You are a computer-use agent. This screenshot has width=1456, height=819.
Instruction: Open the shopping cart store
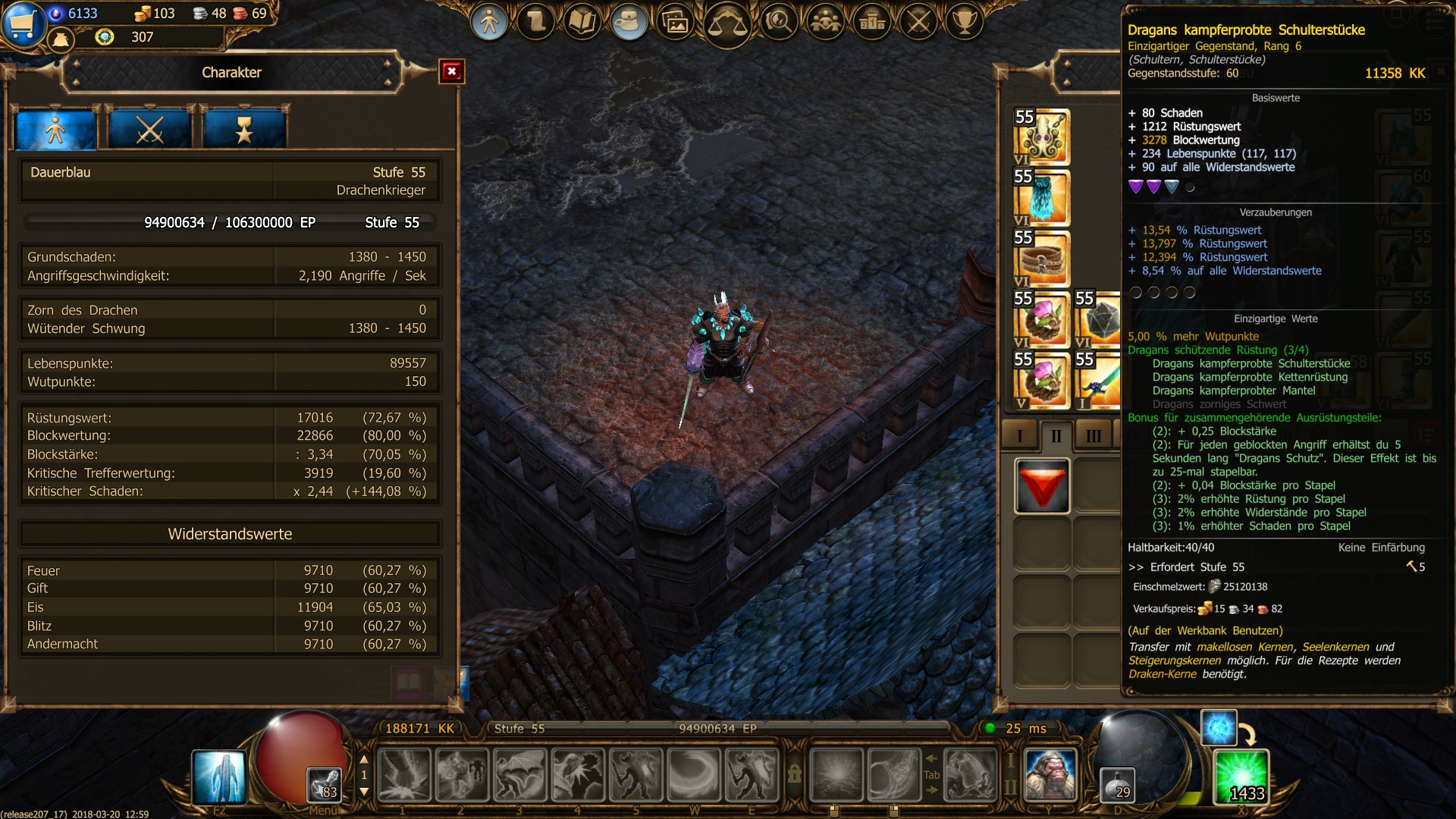coord(23,23)
